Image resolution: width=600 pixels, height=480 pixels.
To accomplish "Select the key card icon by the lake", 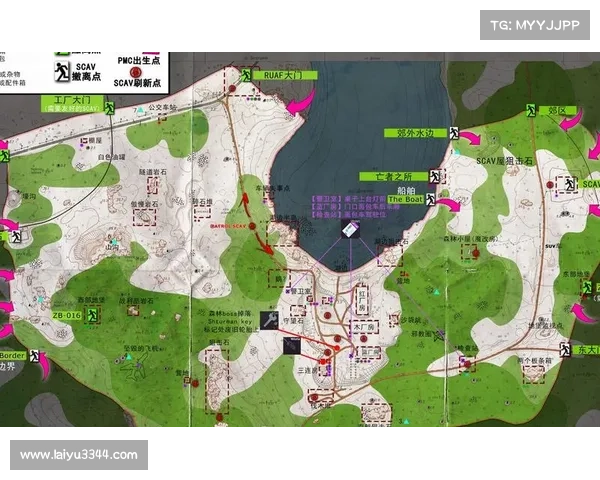I will 350,229.
